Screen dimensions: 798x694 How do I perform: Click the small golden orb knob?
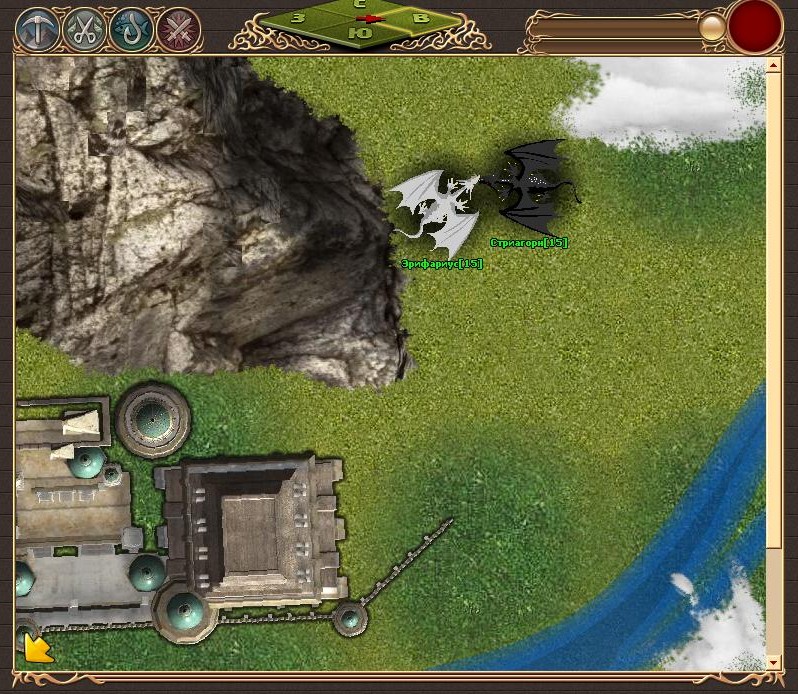point(712,27)
